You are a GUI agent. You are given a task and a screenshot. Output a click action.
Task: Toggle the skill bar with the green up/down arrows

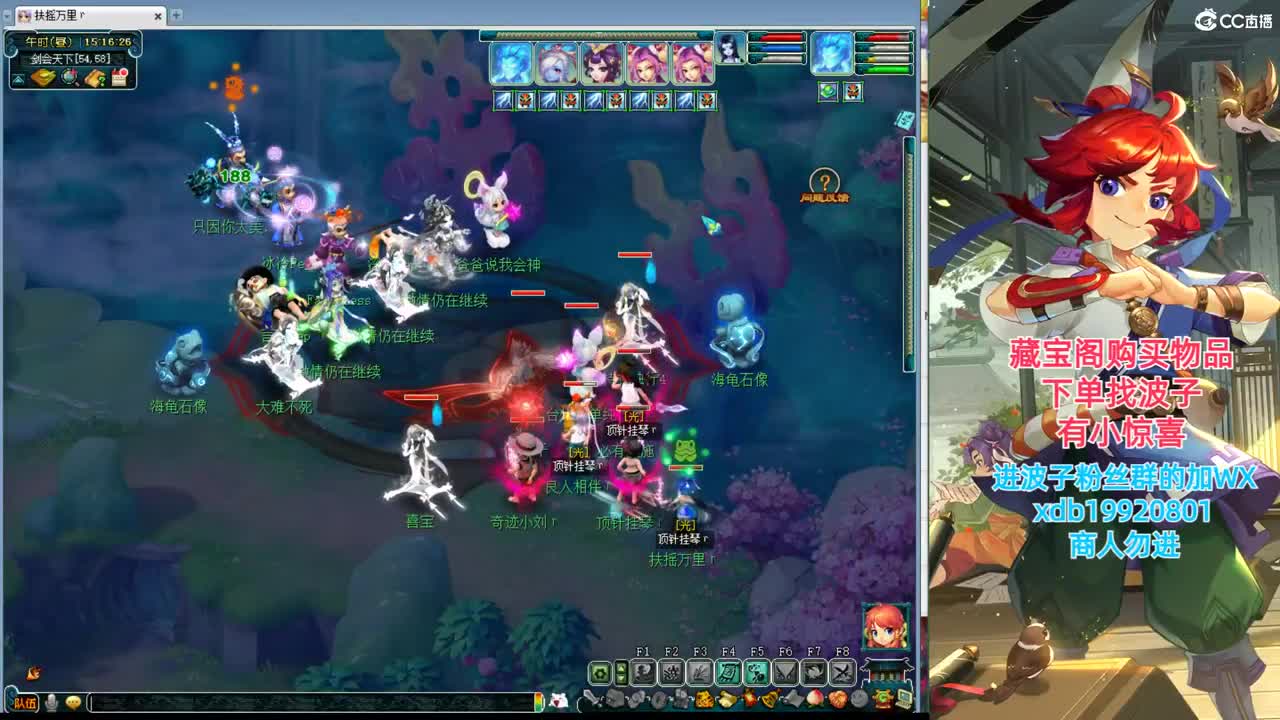621,670
